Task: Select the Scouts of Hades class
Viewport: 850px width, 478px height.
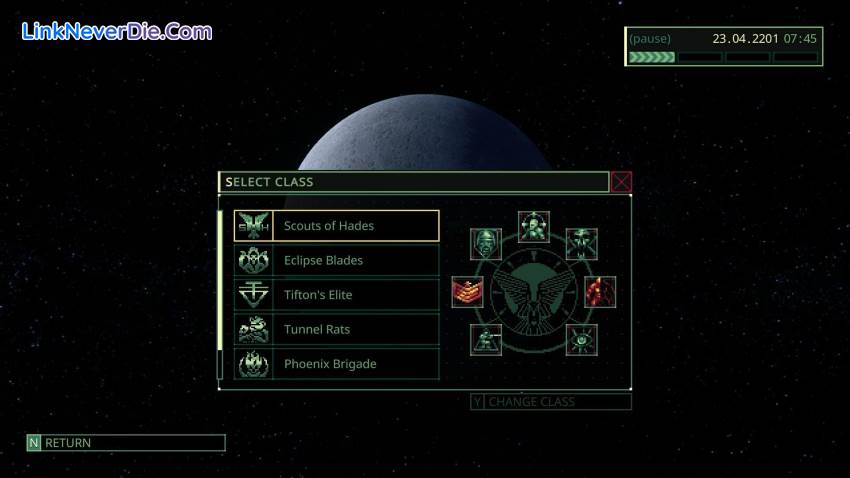Action: coord(336,226)
